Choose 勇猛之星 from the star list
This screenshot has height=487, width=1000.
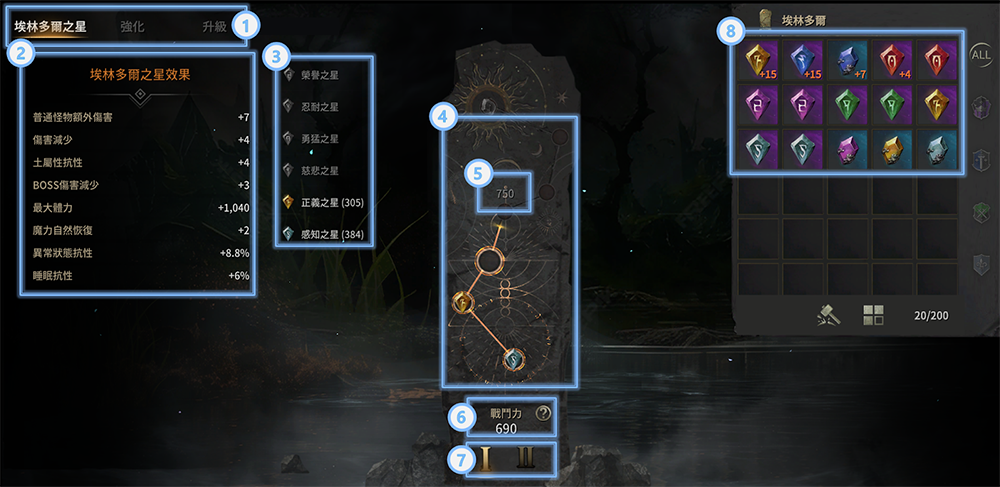pyautogui.click(x=319, y=138)
